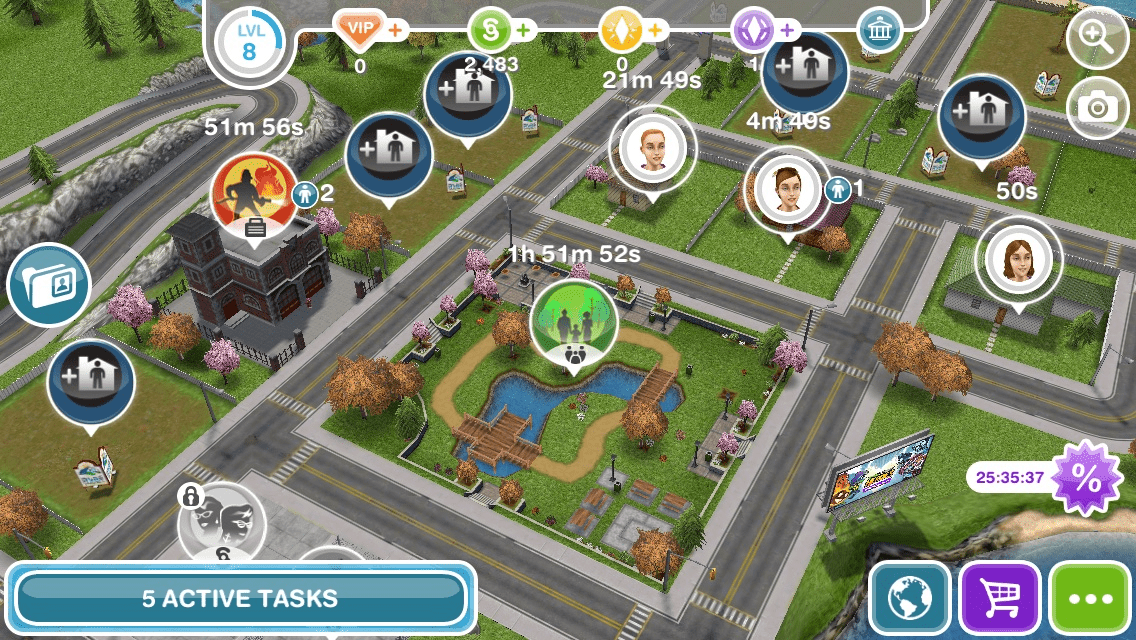The height and width of the screenshot is (640, 1136).
Task: Get more purple Social Points
Action: [754, 29]
